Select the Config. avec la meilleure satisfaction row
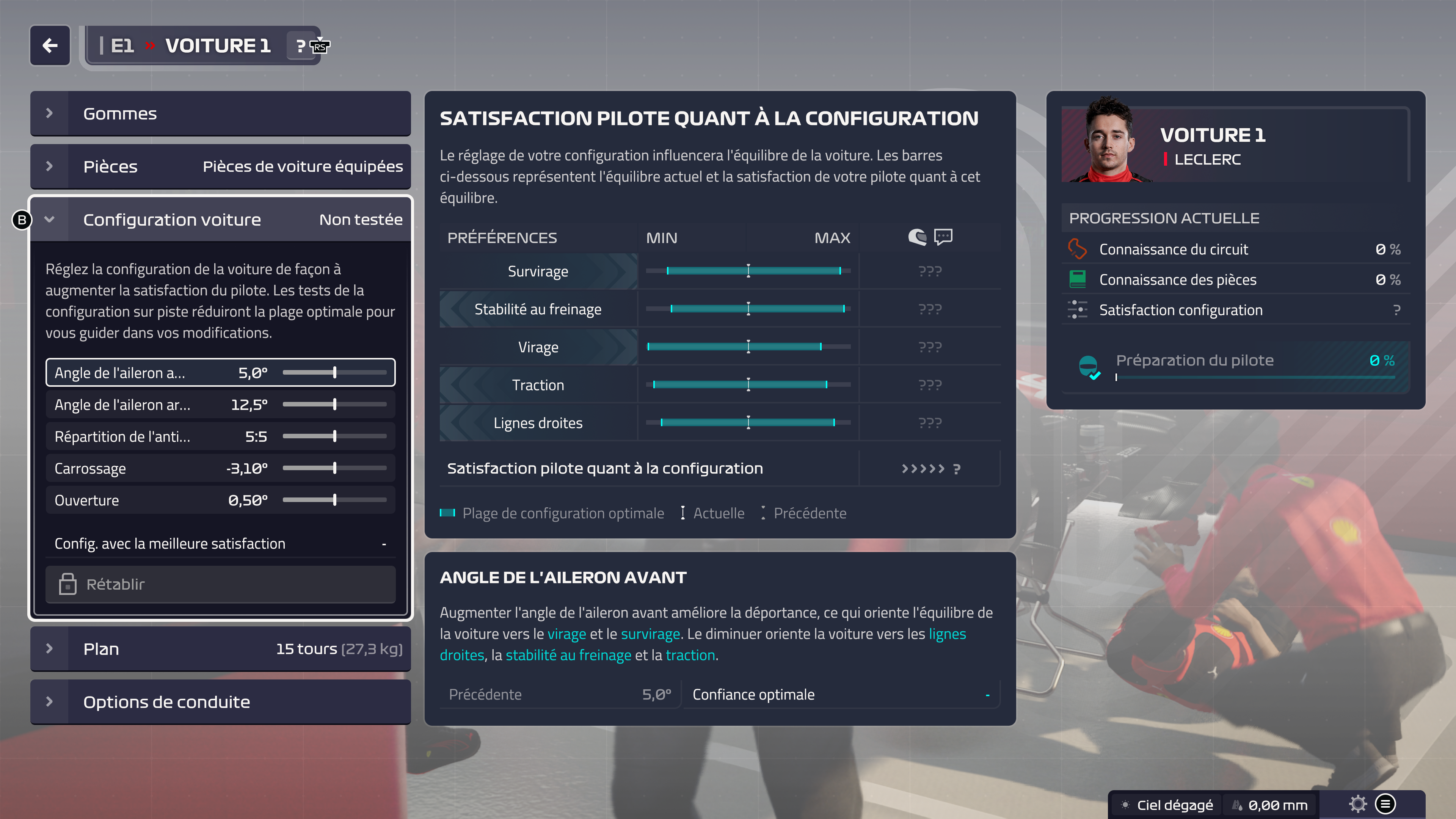Viewport: 1456px width, 819px height. pyautogui.click(x=220, y=544)
